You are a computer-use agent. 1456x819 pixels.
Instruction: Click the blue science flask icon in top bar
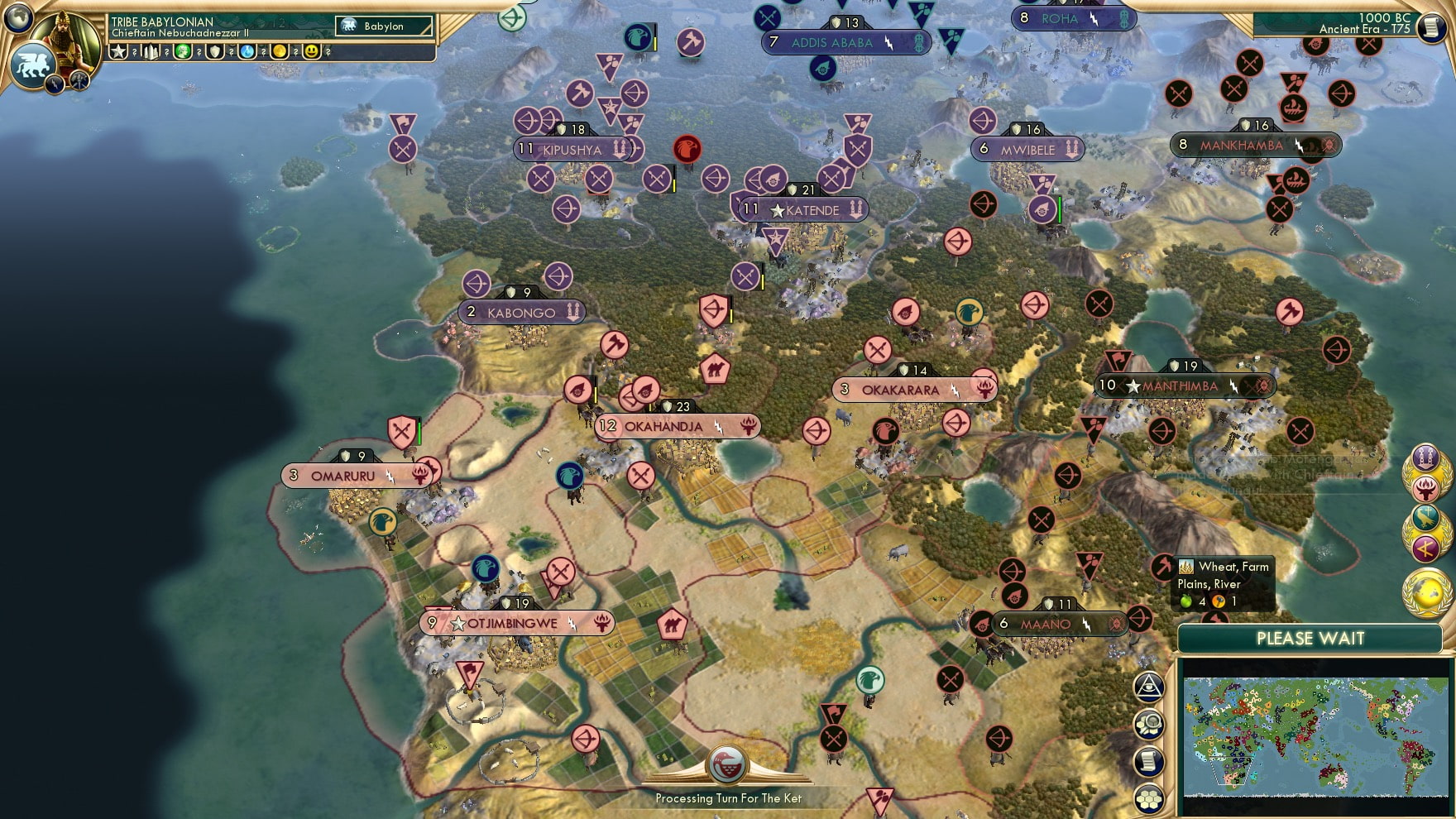[x=248, y=52]
